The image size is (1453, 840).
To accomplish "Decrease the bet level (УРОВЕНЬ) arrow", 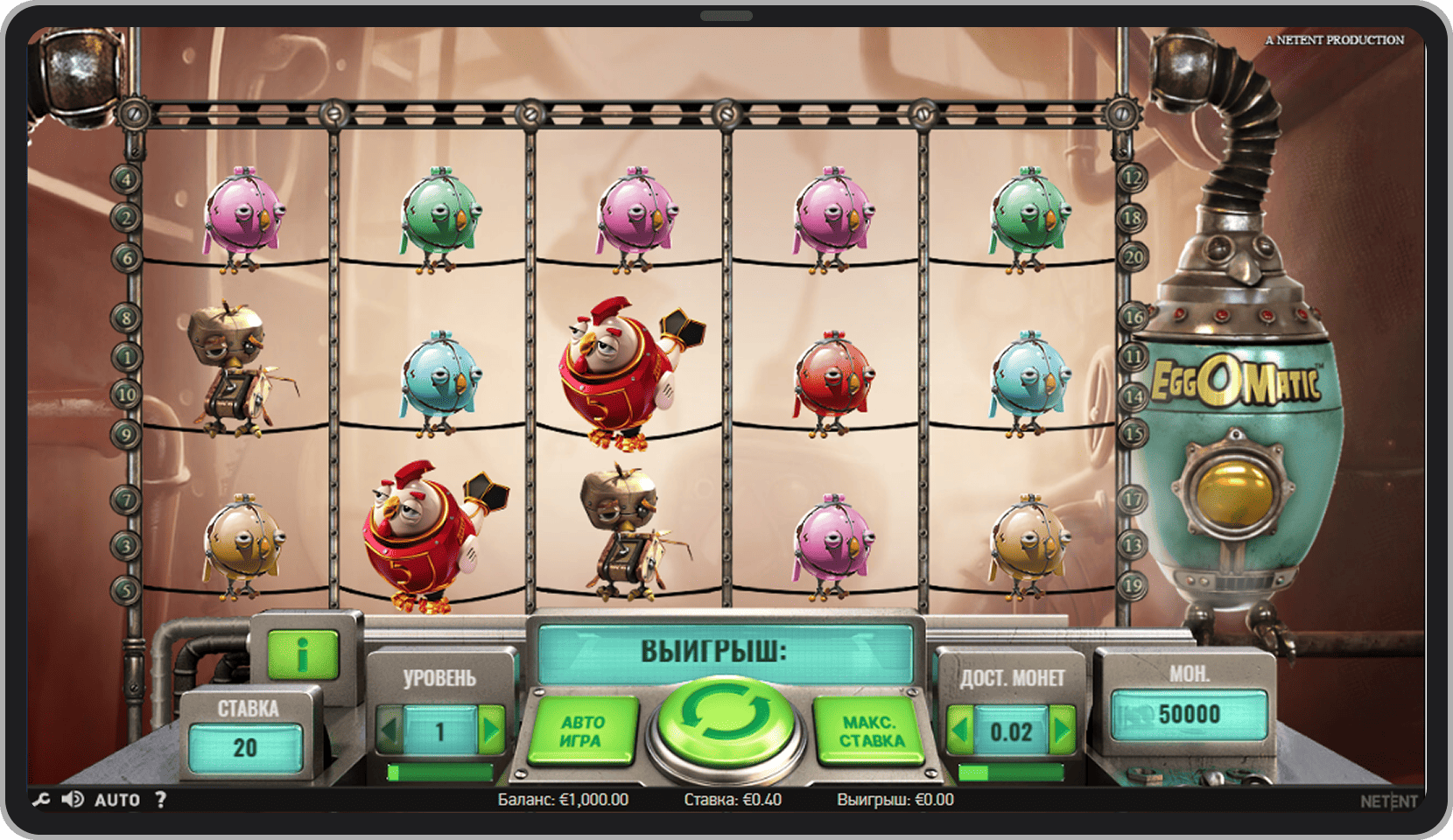I will (x=390, y=731).
